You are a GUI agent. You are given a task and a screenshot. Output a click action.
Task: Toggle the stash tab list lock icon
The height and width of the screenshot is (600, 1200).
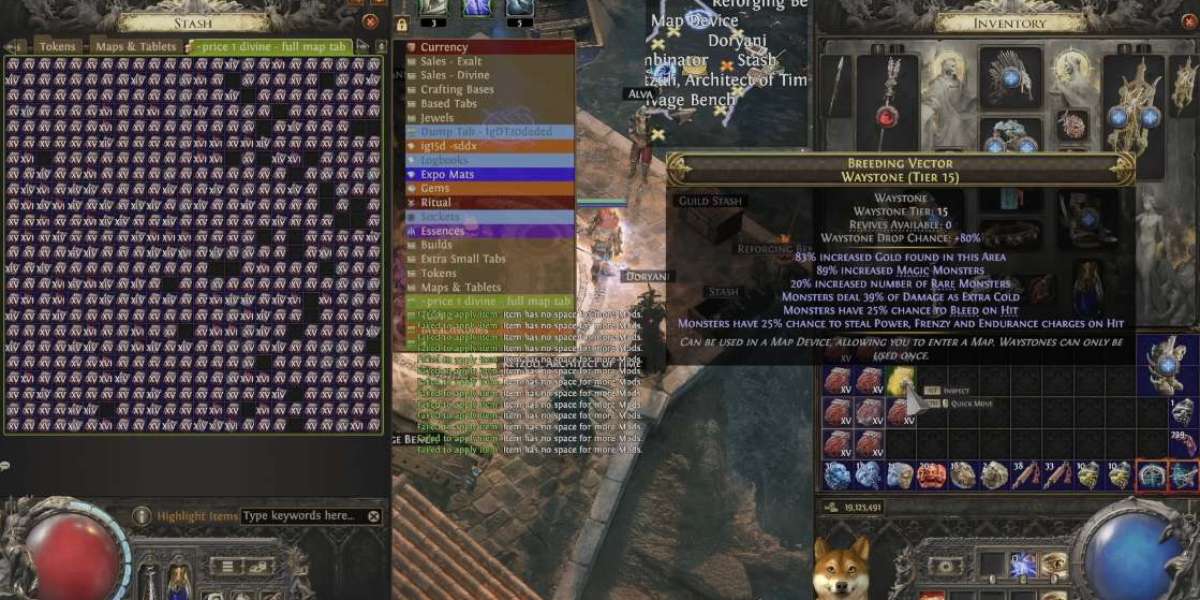402,24
